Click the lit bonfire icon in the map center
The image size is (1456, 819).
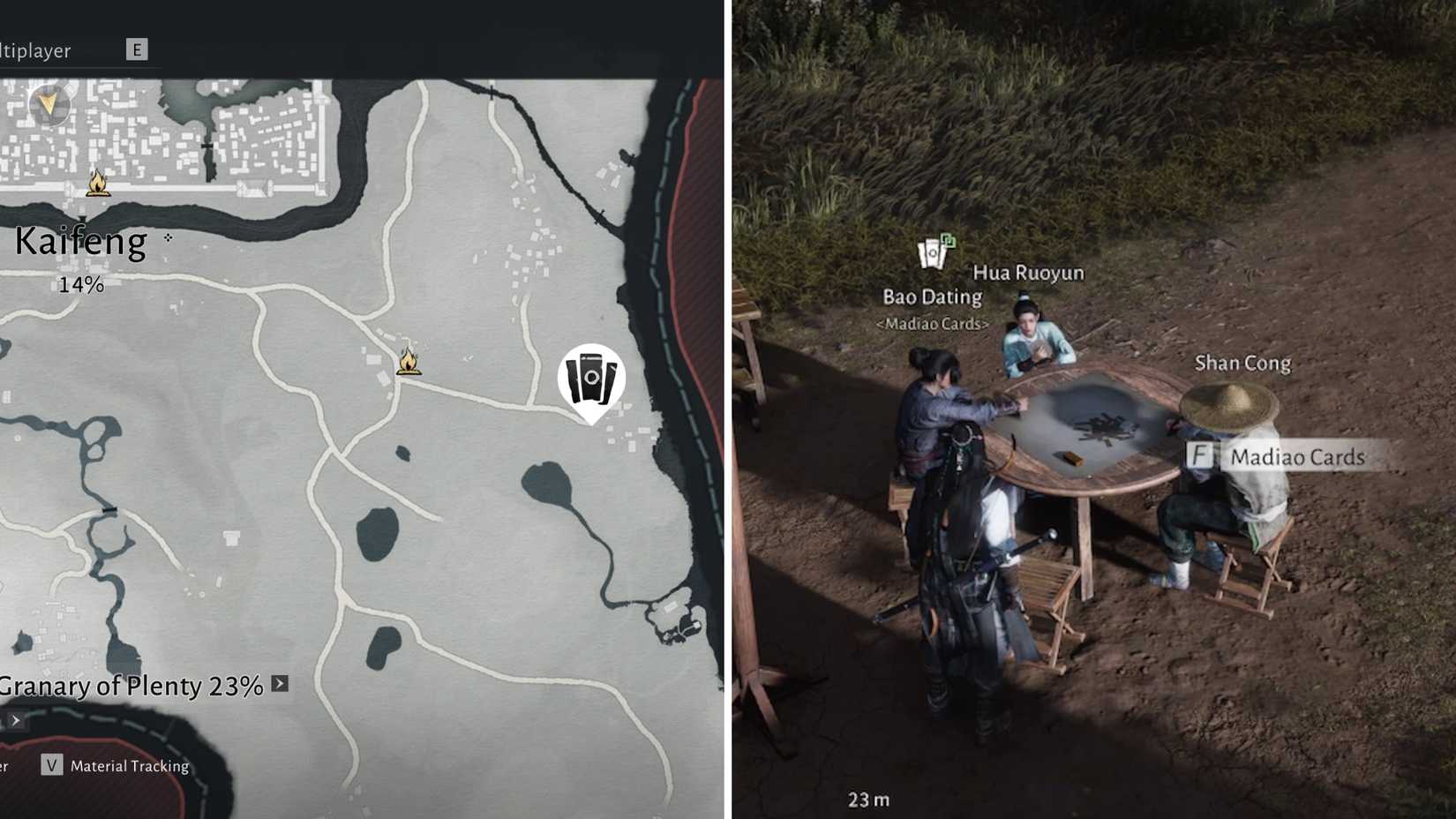pos(408,362)
